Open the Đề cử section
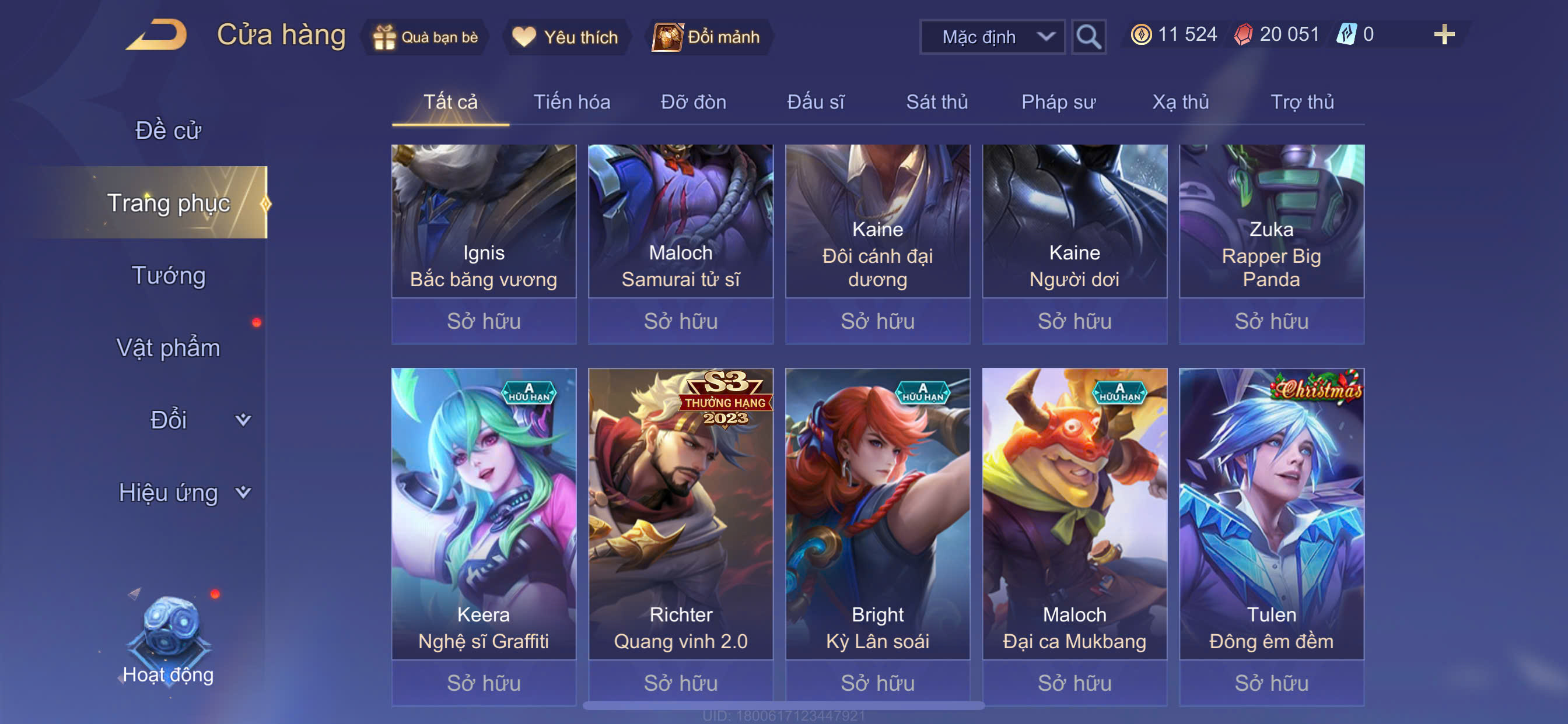Viewport: 1568px width, 724px height. pyautogui.click(x=168, y=130)
